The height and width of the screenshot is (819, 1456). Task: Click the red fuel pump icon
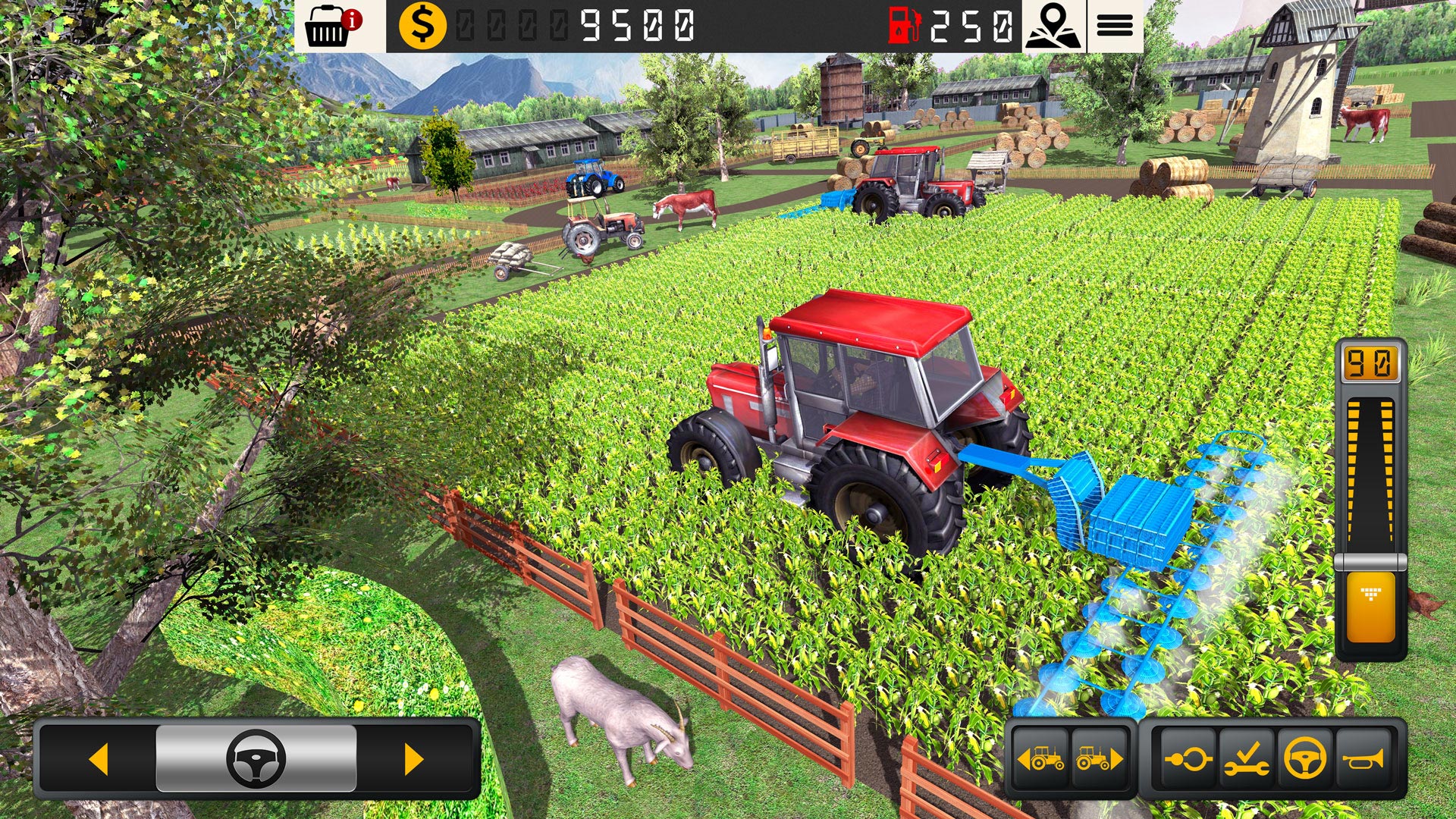click(x=905, y=25)
